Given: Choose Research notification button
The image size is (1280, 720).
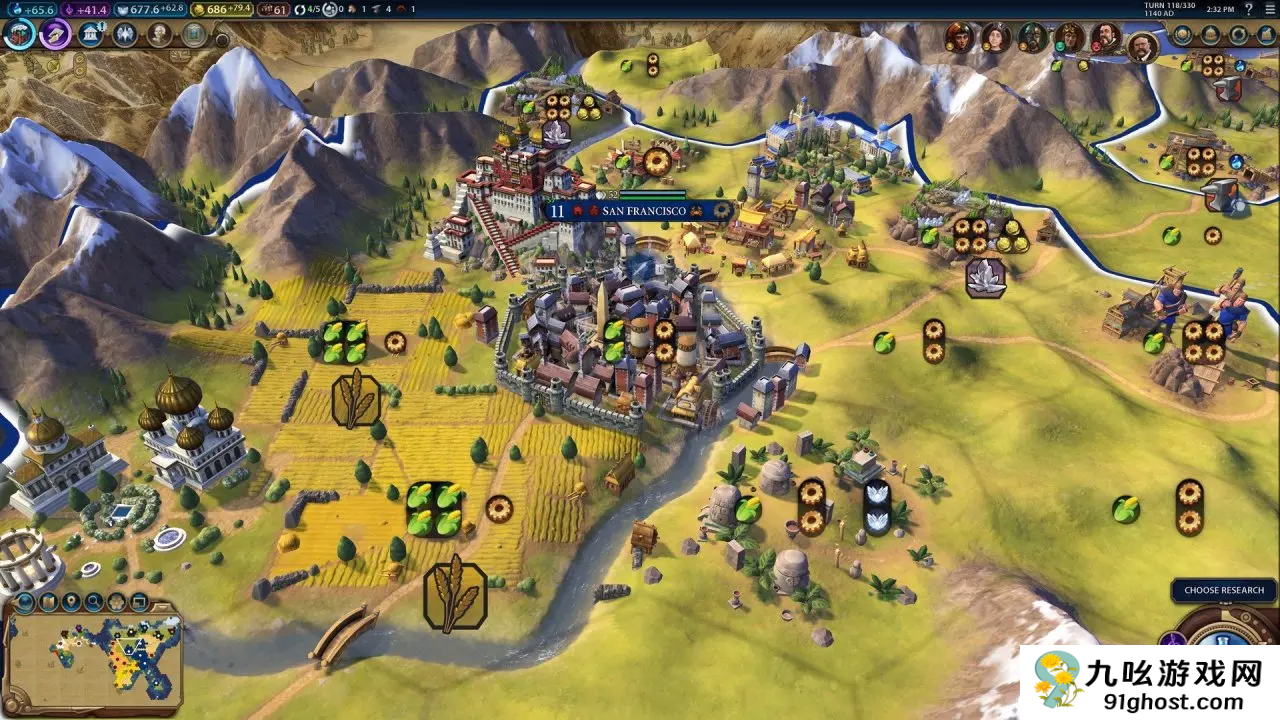Looking at the screenshot, I should pos(1224,590).
